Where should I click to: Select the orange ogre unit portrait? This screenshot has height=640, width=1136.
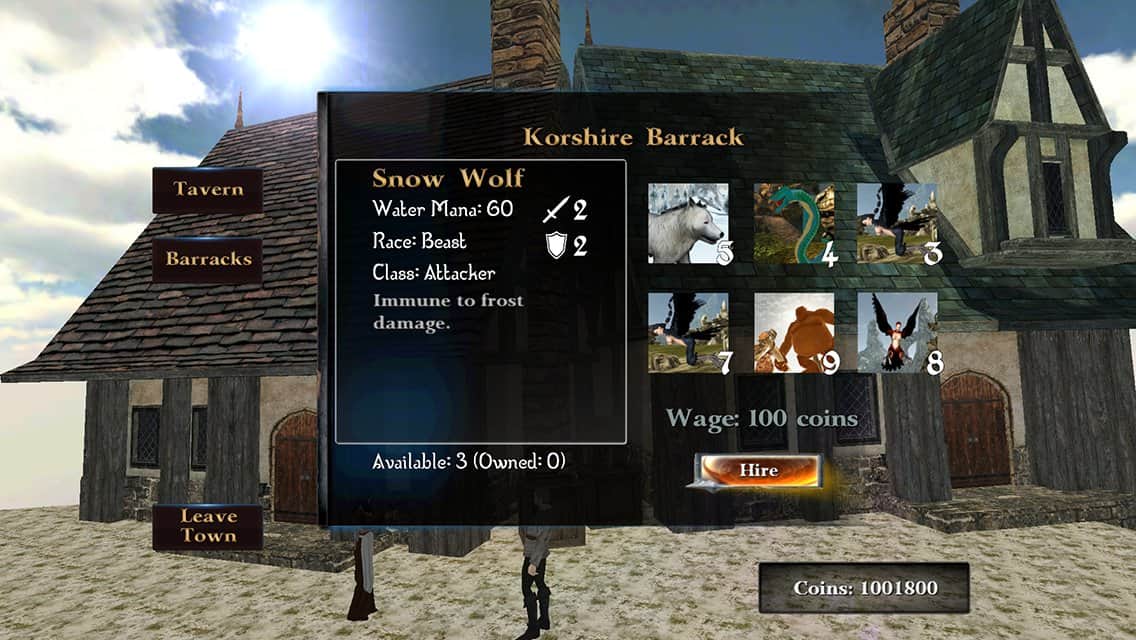[x=794, y=333]
